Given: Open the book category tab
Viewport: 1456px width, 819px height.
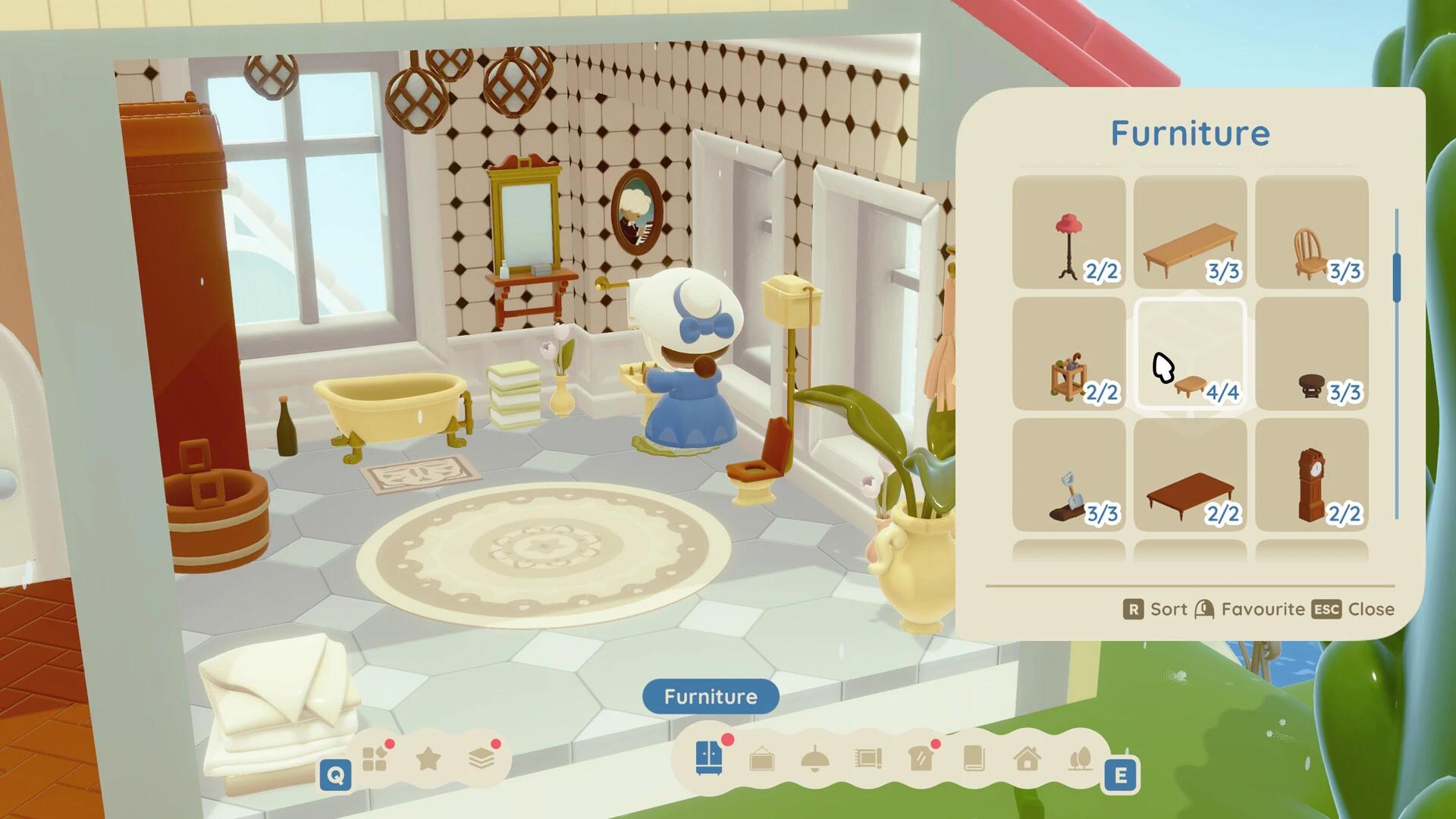Looking at the screenshot, I should coord(974,758).
